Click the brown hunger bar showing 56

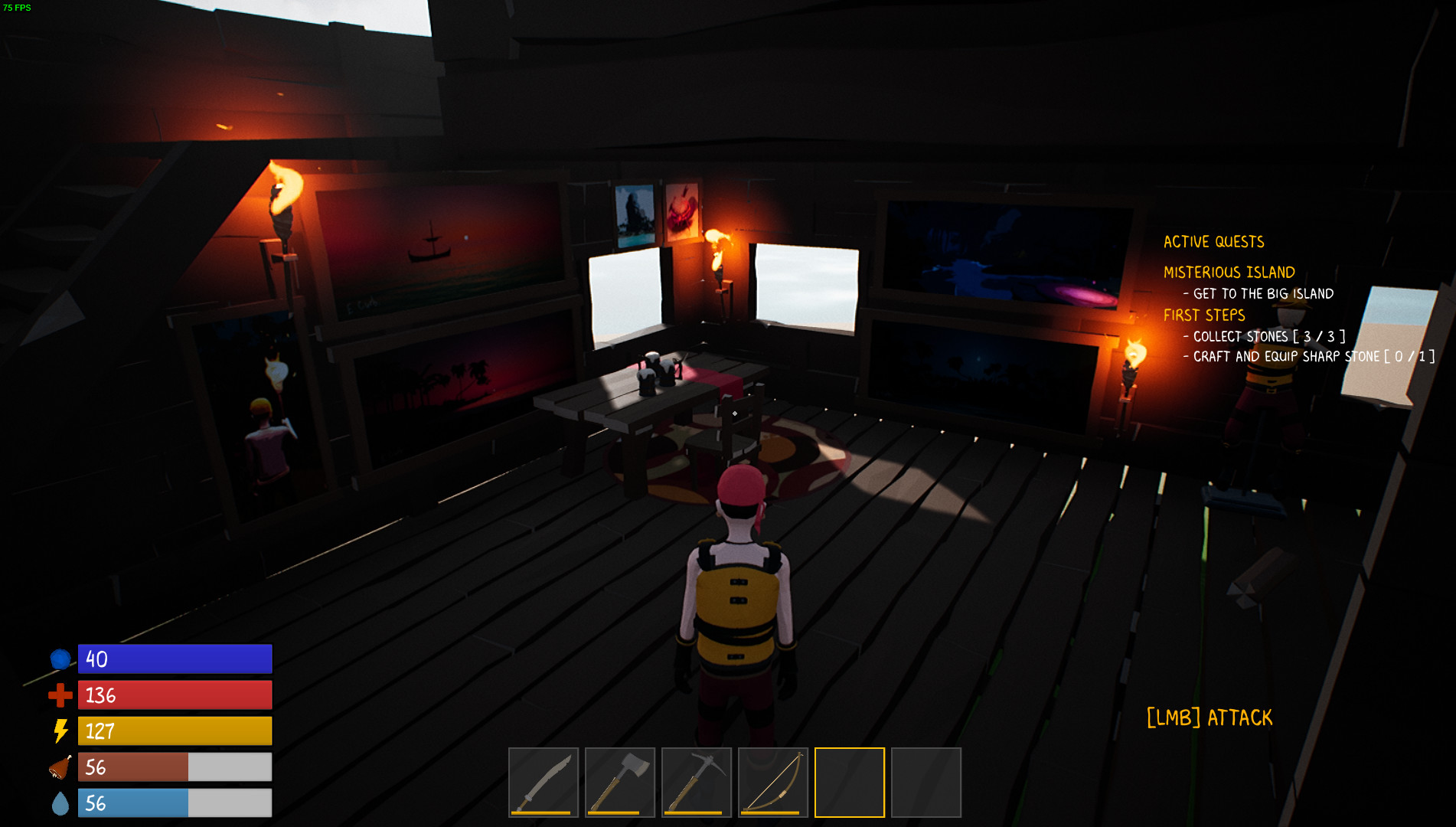pyautogui.click(x=134, y=767)
